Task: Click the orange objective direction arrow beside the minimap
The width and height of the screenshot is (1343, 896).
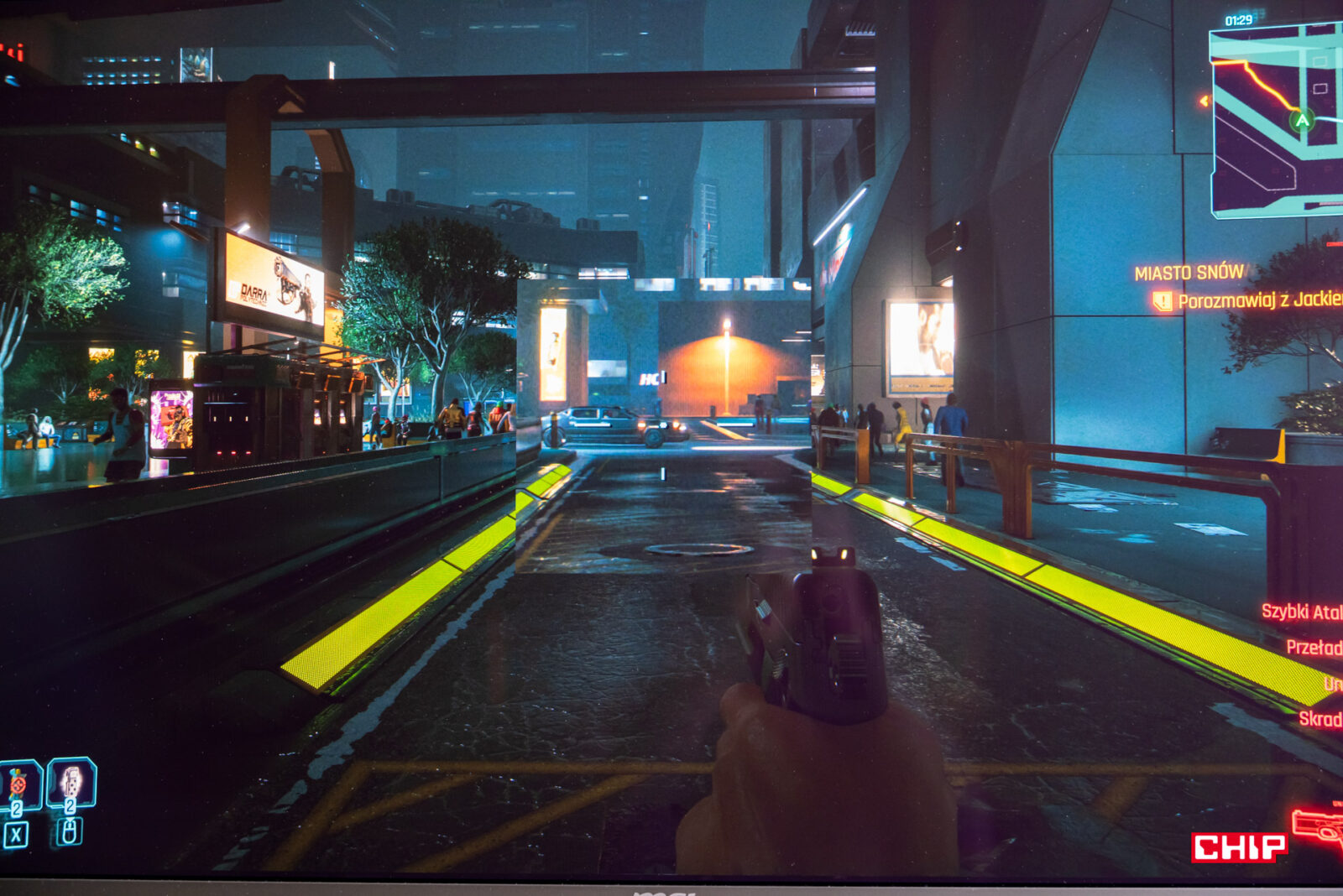Action: 1205,102
